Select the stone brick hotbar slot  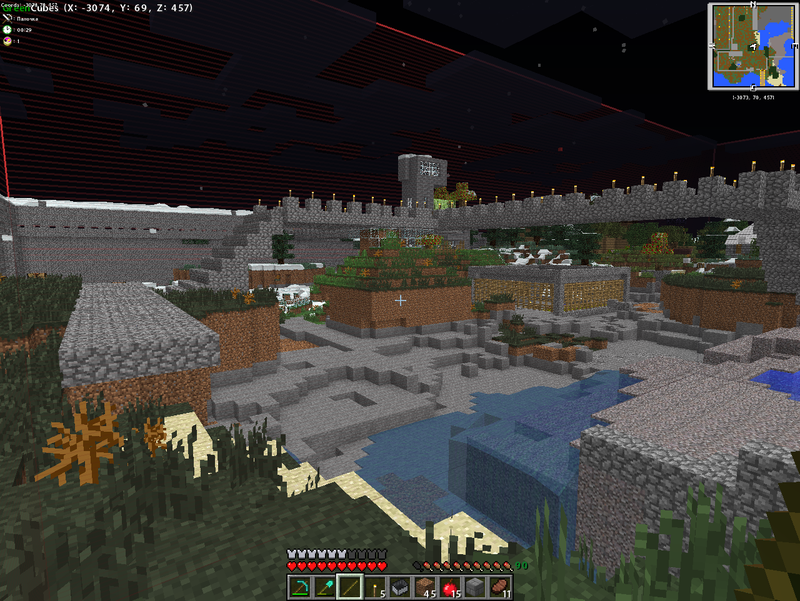(x=475, y=587)
